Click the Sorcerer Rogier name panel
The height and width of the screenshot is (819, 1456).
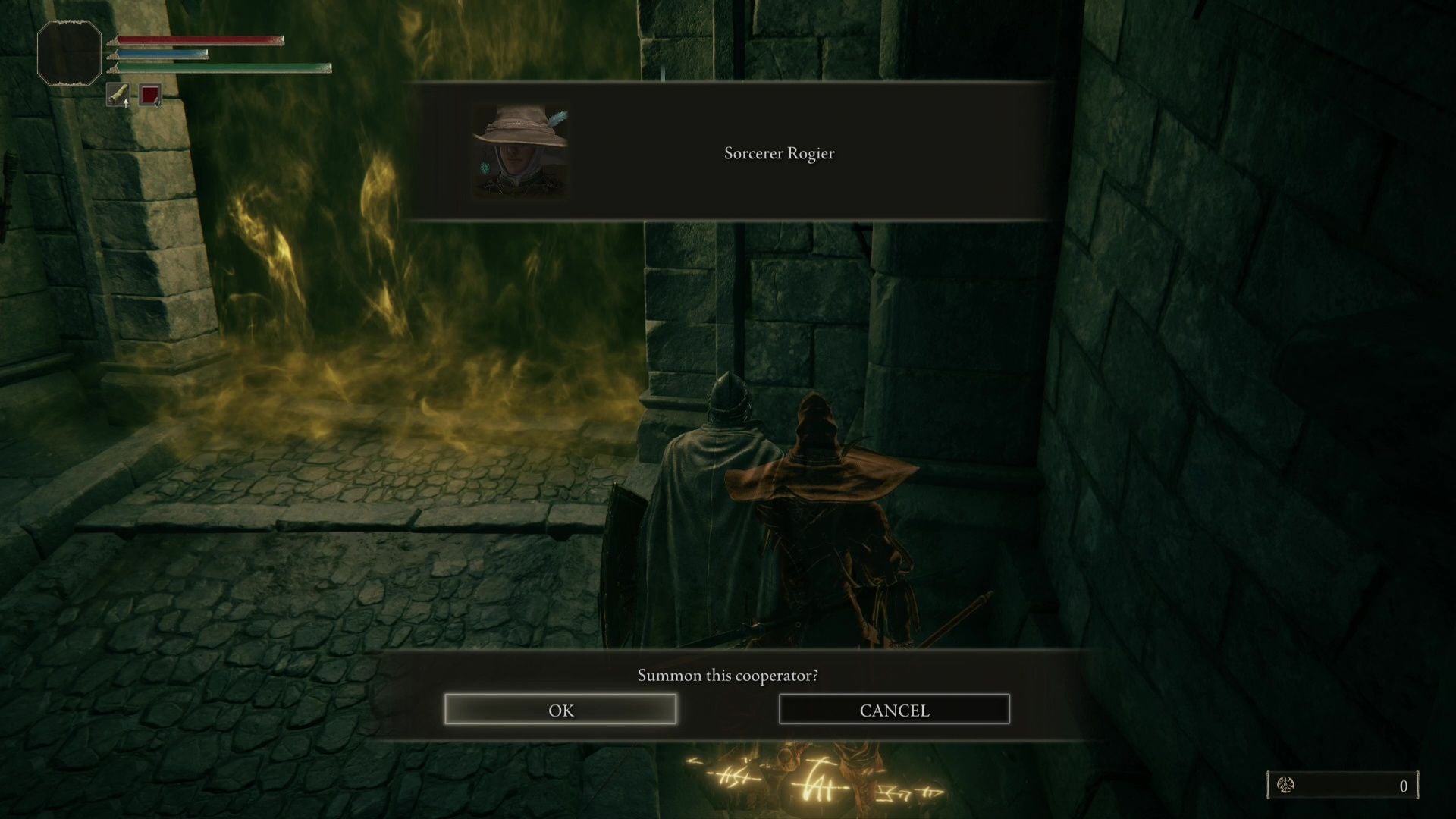point(779,153)
